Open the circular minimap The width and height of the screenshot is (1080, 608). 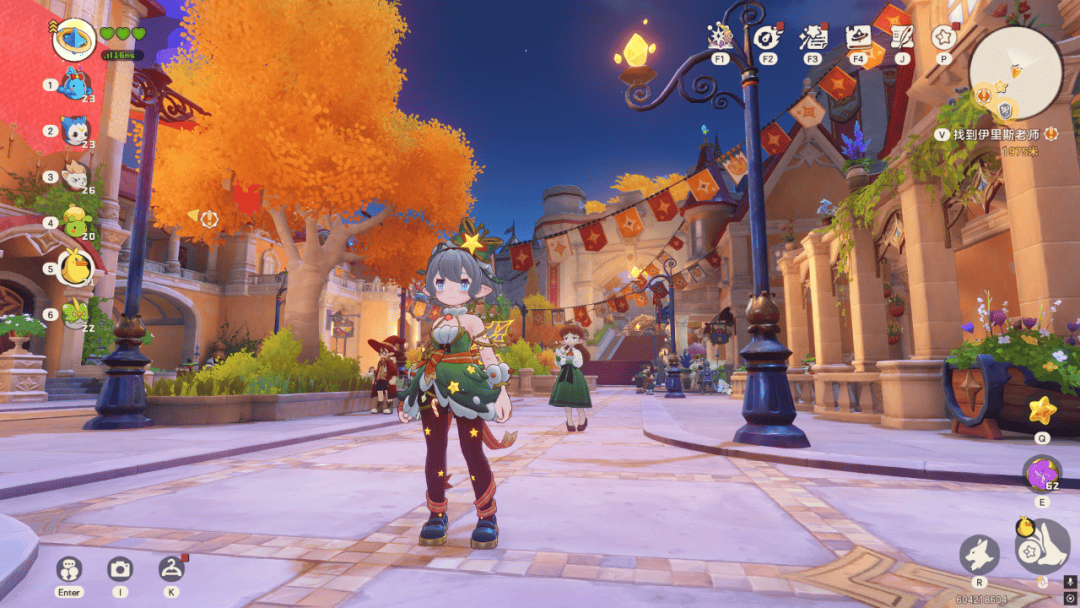tap(1016, 73)
